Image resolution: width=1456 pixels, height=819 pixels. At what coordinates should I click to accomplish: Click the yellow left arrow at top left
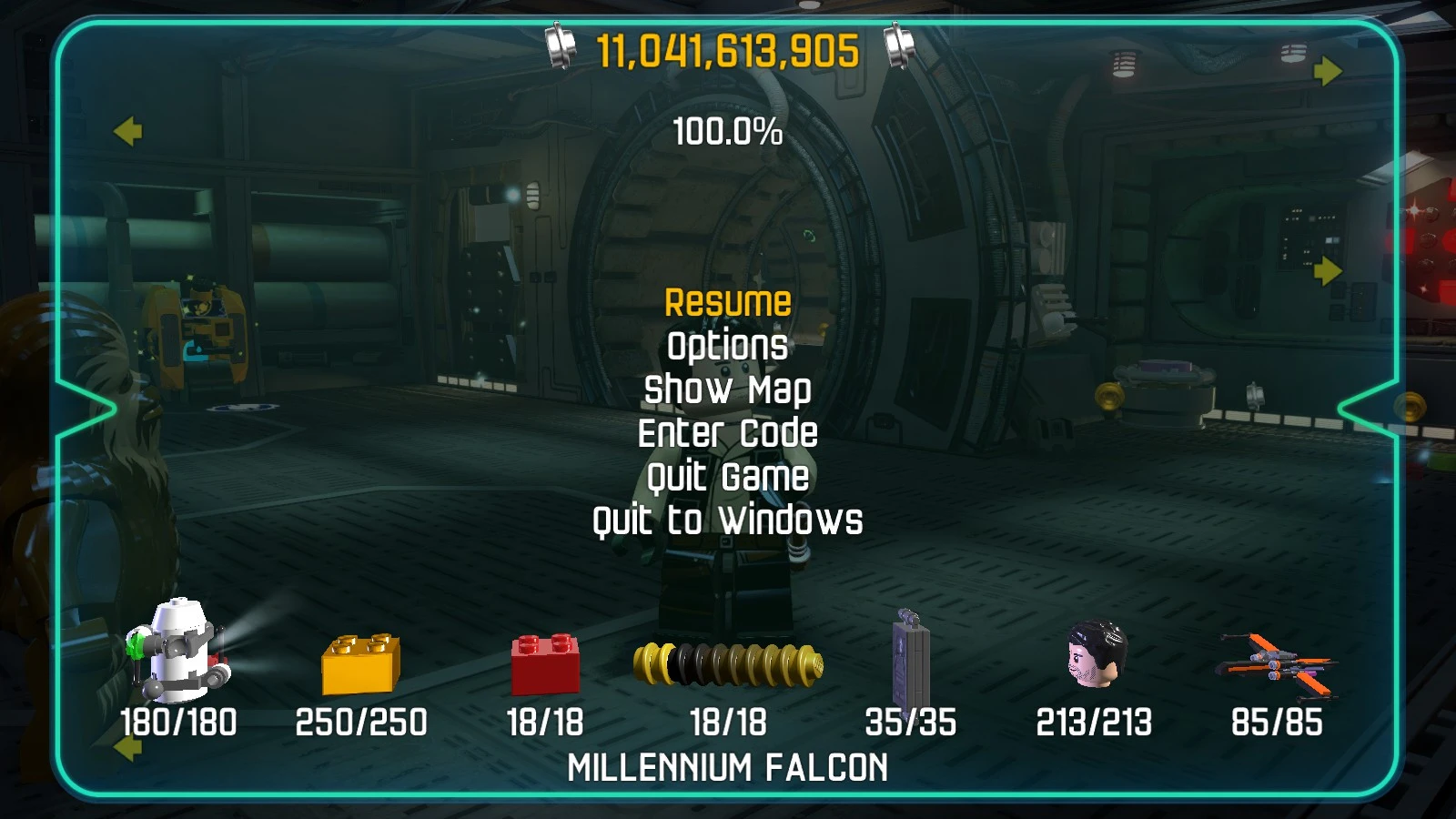coord(128,133)
